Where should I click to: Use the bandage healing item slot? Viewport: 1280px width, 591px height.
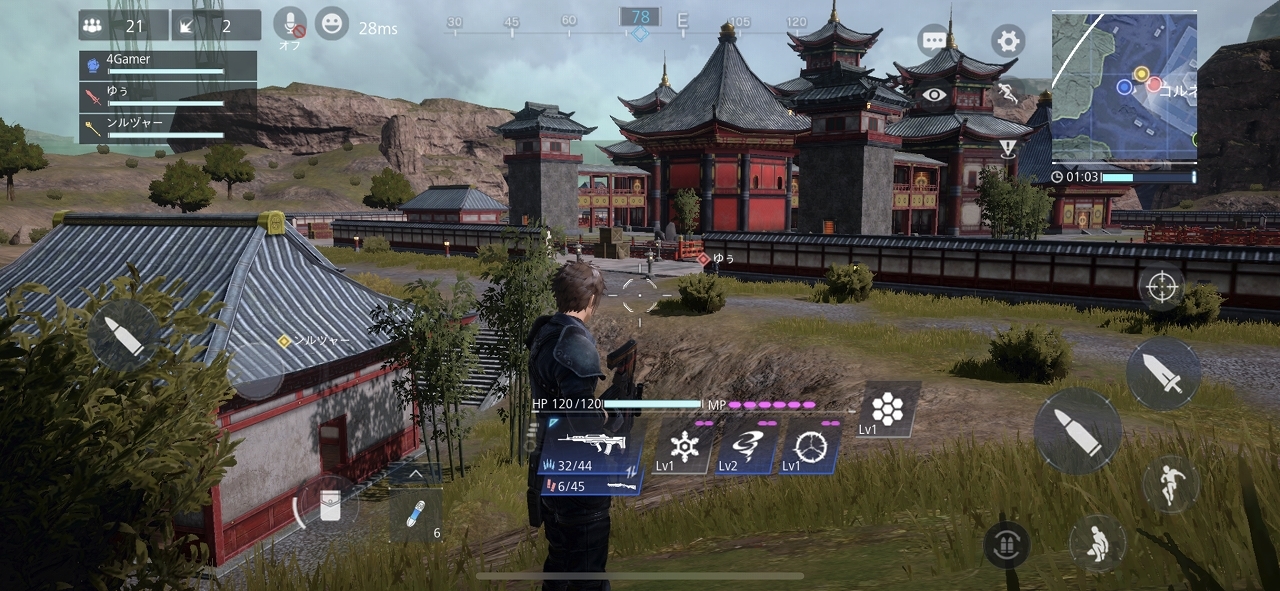click(x=415, y=514)
